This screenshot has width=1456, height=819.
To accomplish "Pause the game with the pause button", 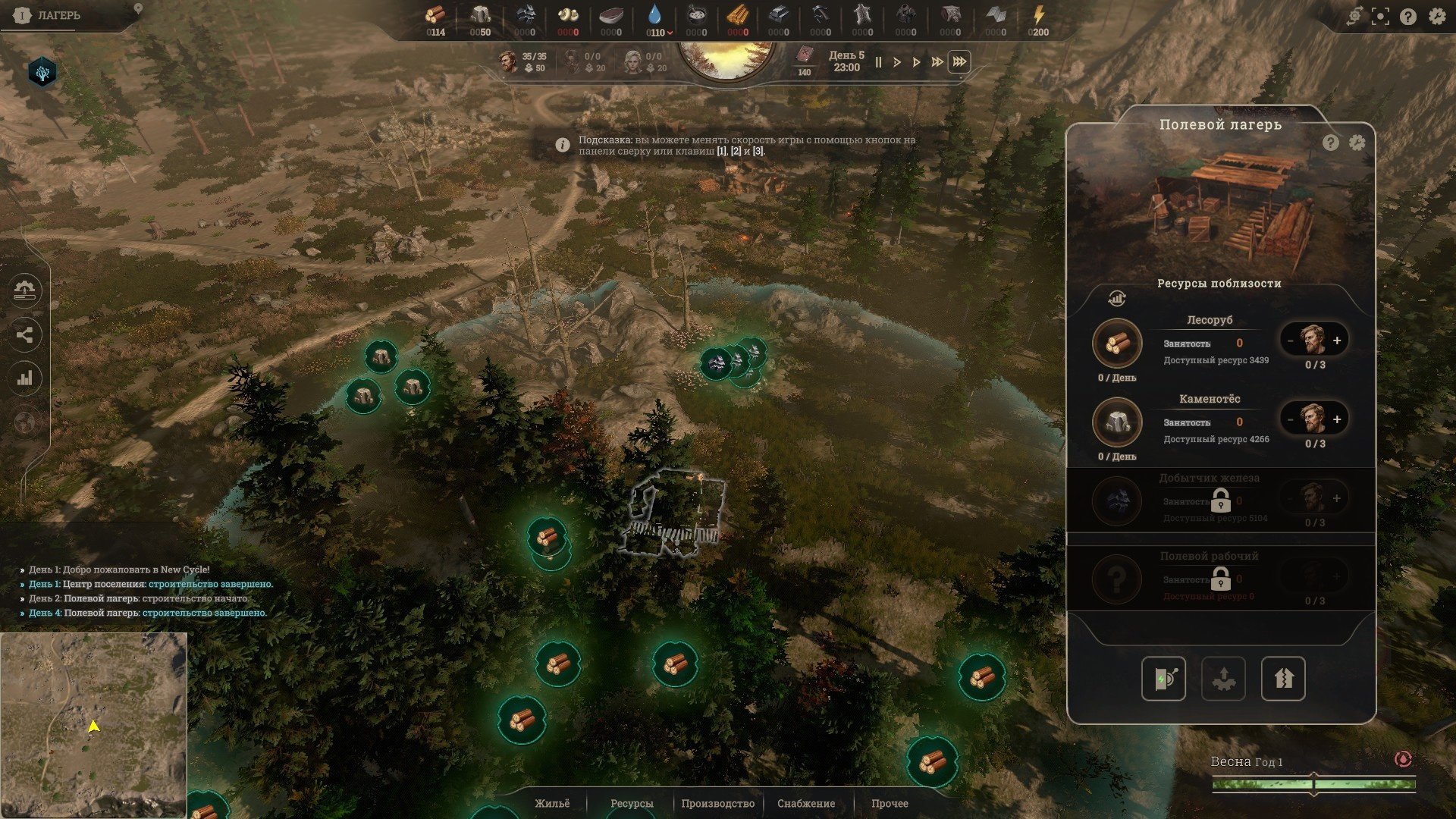I will click(x=878, y=62).
